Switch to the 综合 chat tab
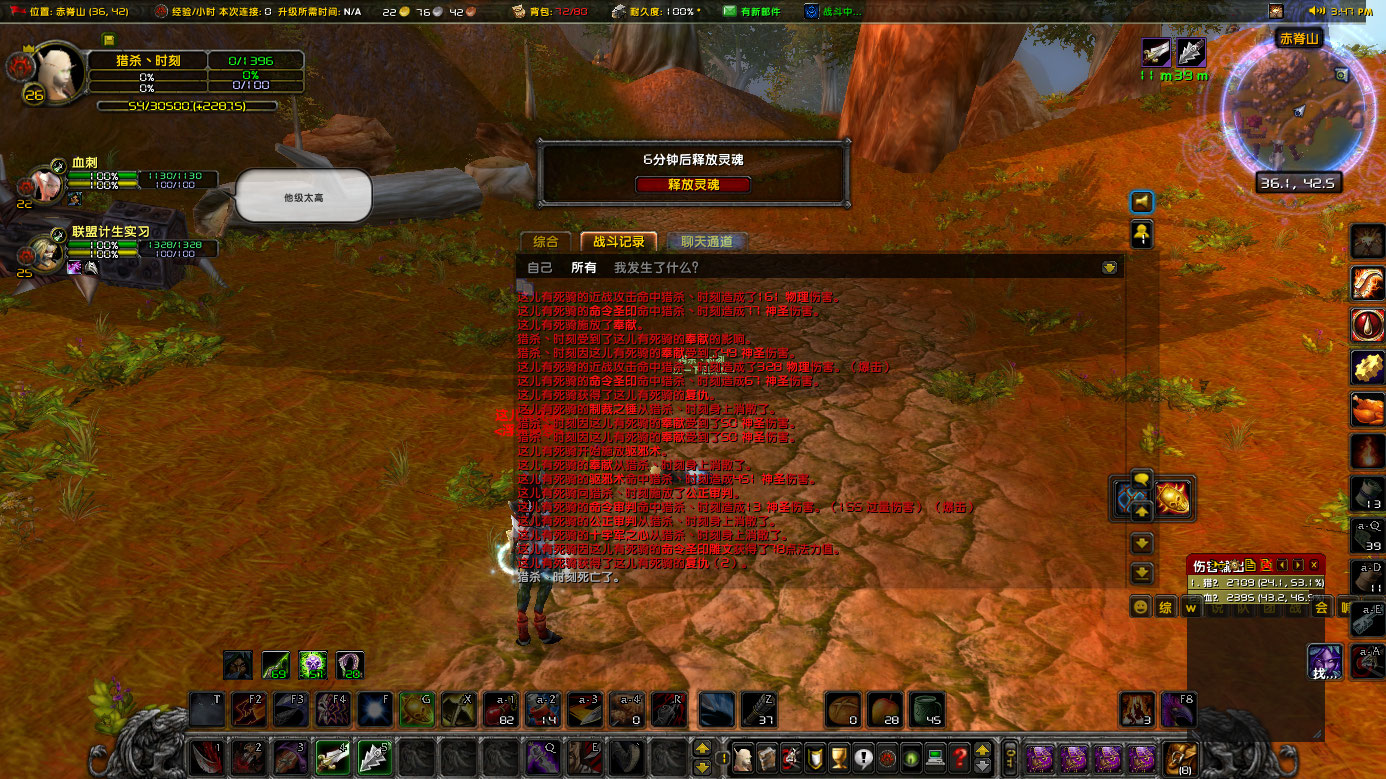1386x779 pixels. 546,241
